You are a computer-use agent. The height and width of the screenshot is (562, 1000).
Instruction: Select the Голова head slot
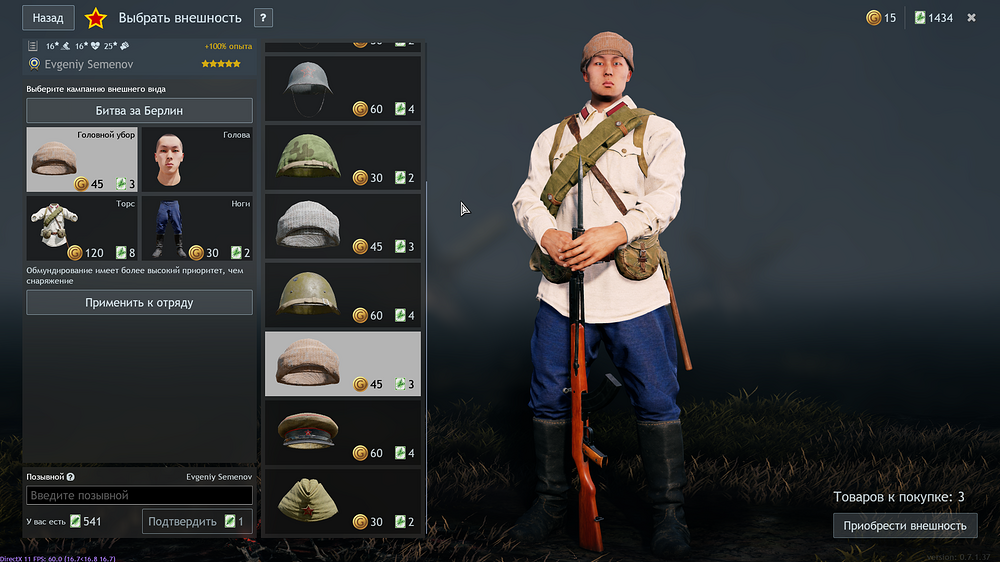pyautogui.click(x=196, y=159)
